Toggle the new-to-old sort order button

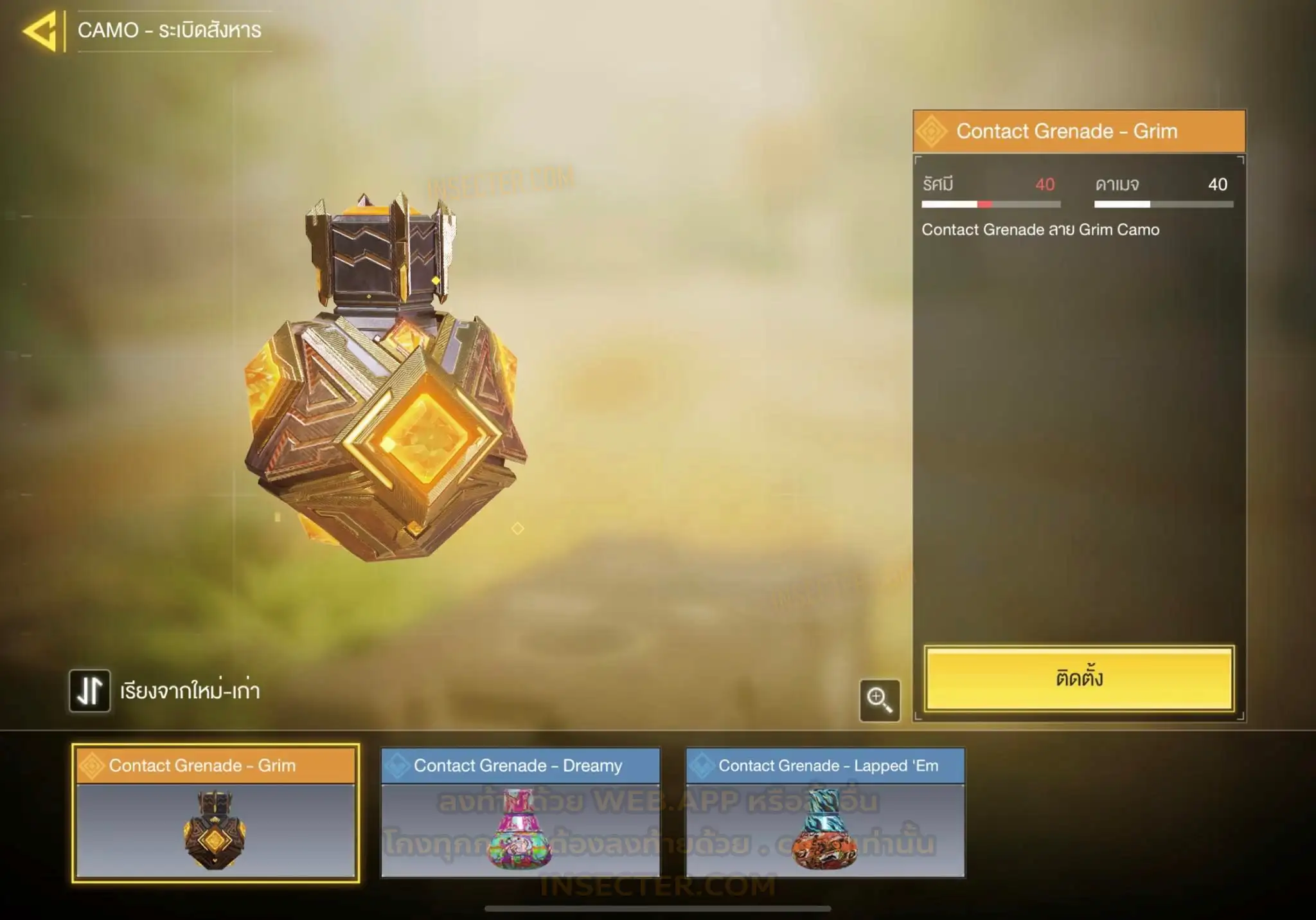click(90, 691)
